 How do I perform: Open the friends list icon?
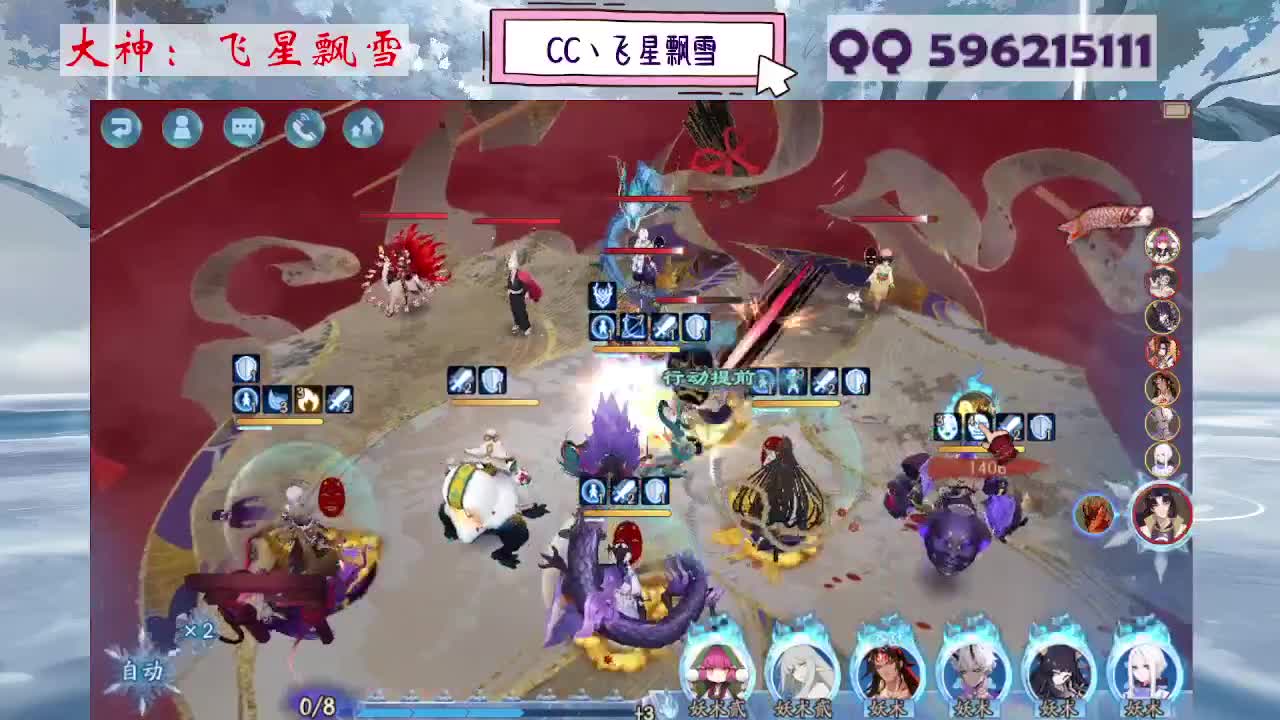[182, 128]
